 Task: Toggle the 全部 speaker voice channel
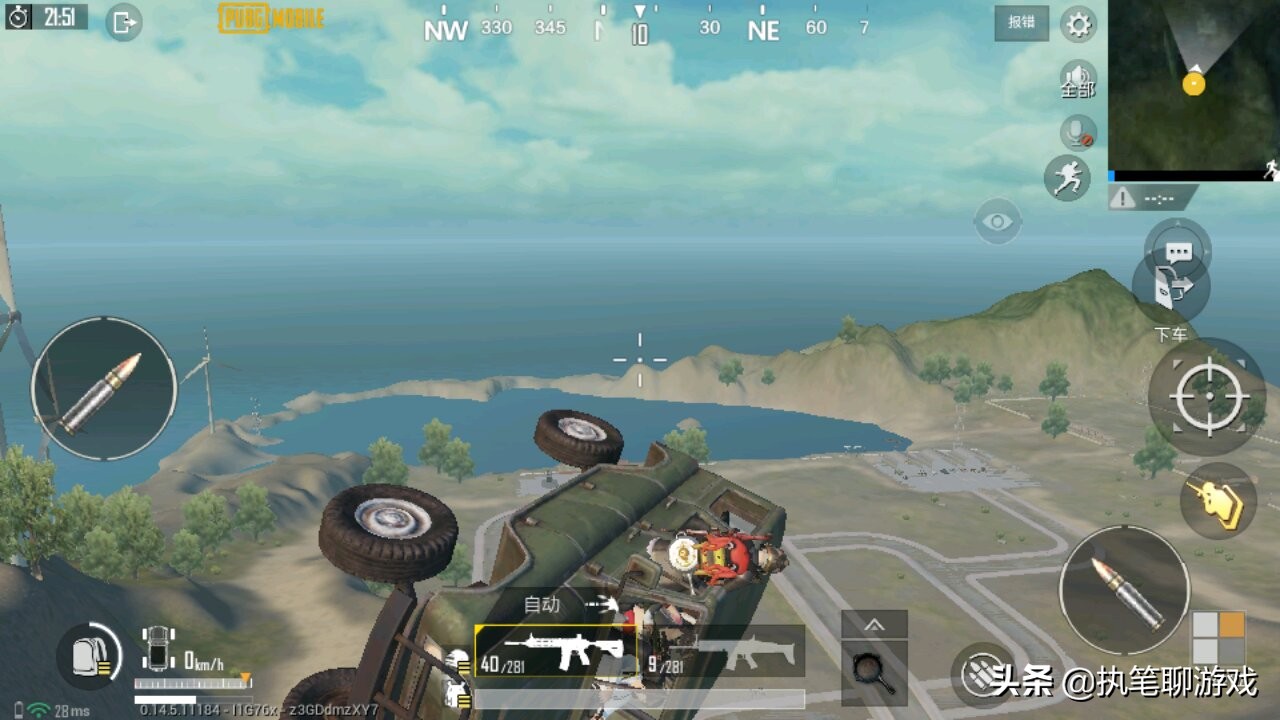[x=1078, y=80]
